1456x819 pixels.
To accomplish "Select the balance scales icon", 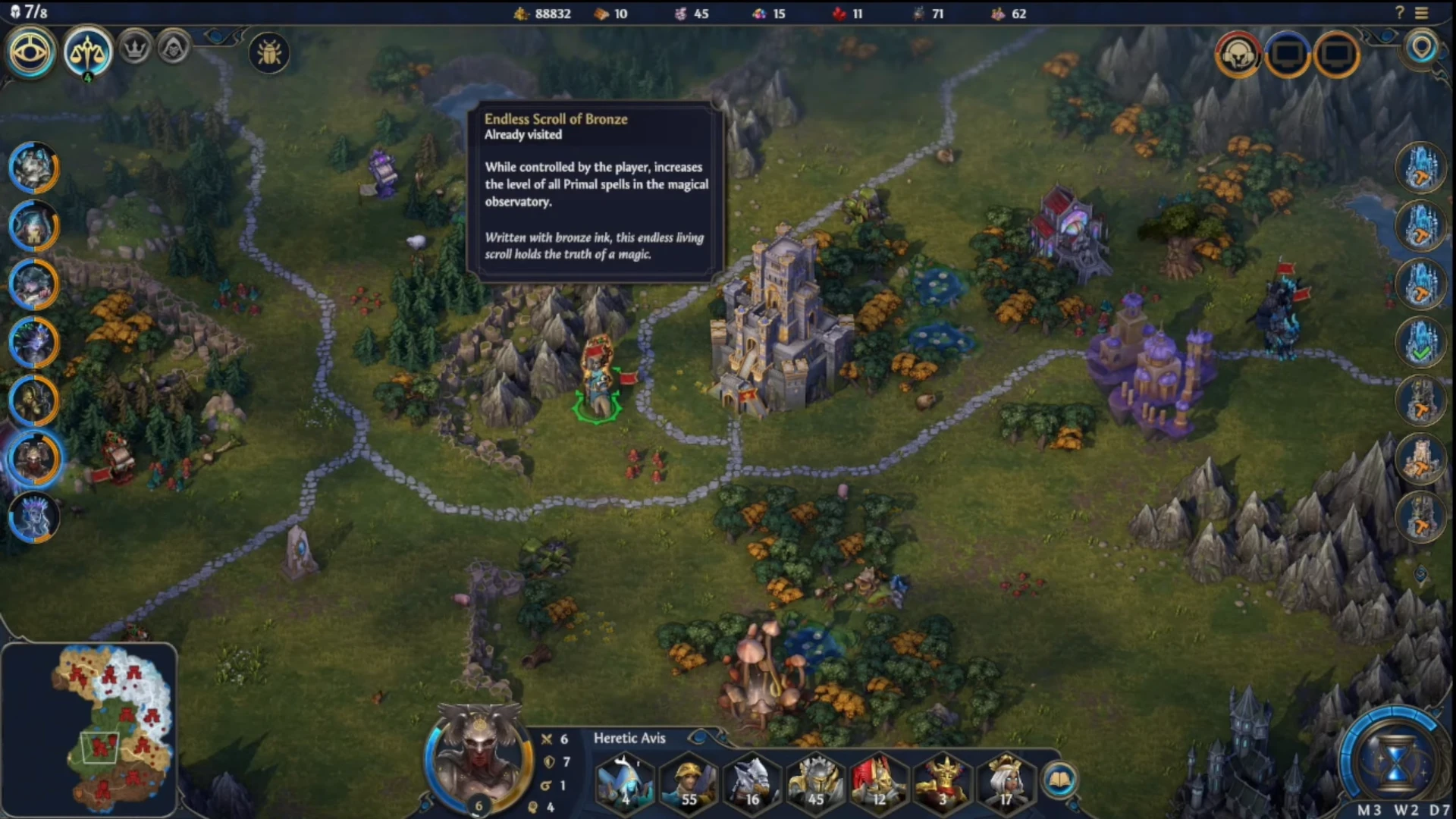I will point(88,52).
